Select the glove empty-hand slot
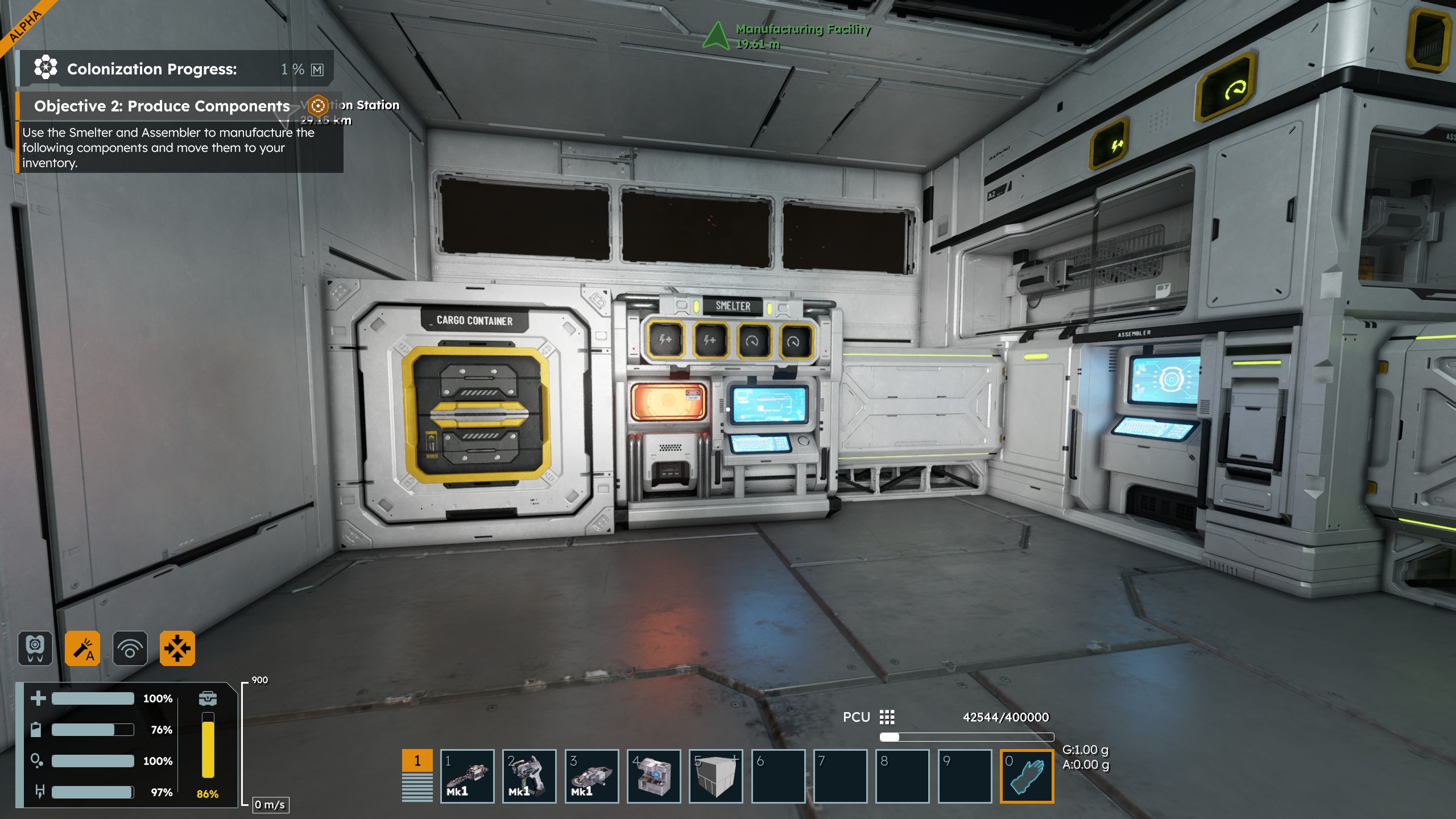The height and width of the screenshot is (819, 1456). pos(1027,776)
